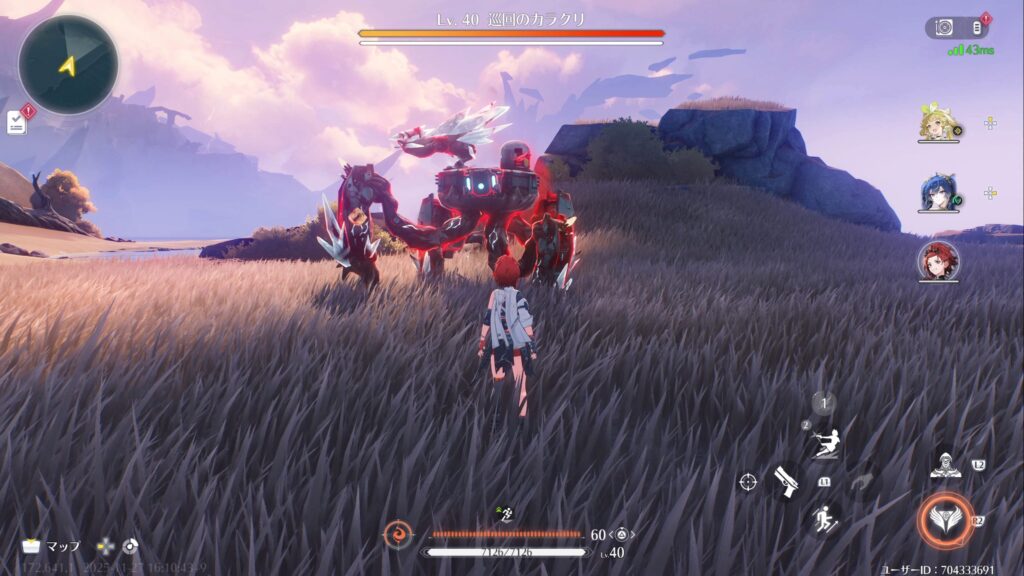This screenshot has height=576, width=1024.
Task: Open the camera photo mode
Action: pyautogui.click(x=944, y=28)
